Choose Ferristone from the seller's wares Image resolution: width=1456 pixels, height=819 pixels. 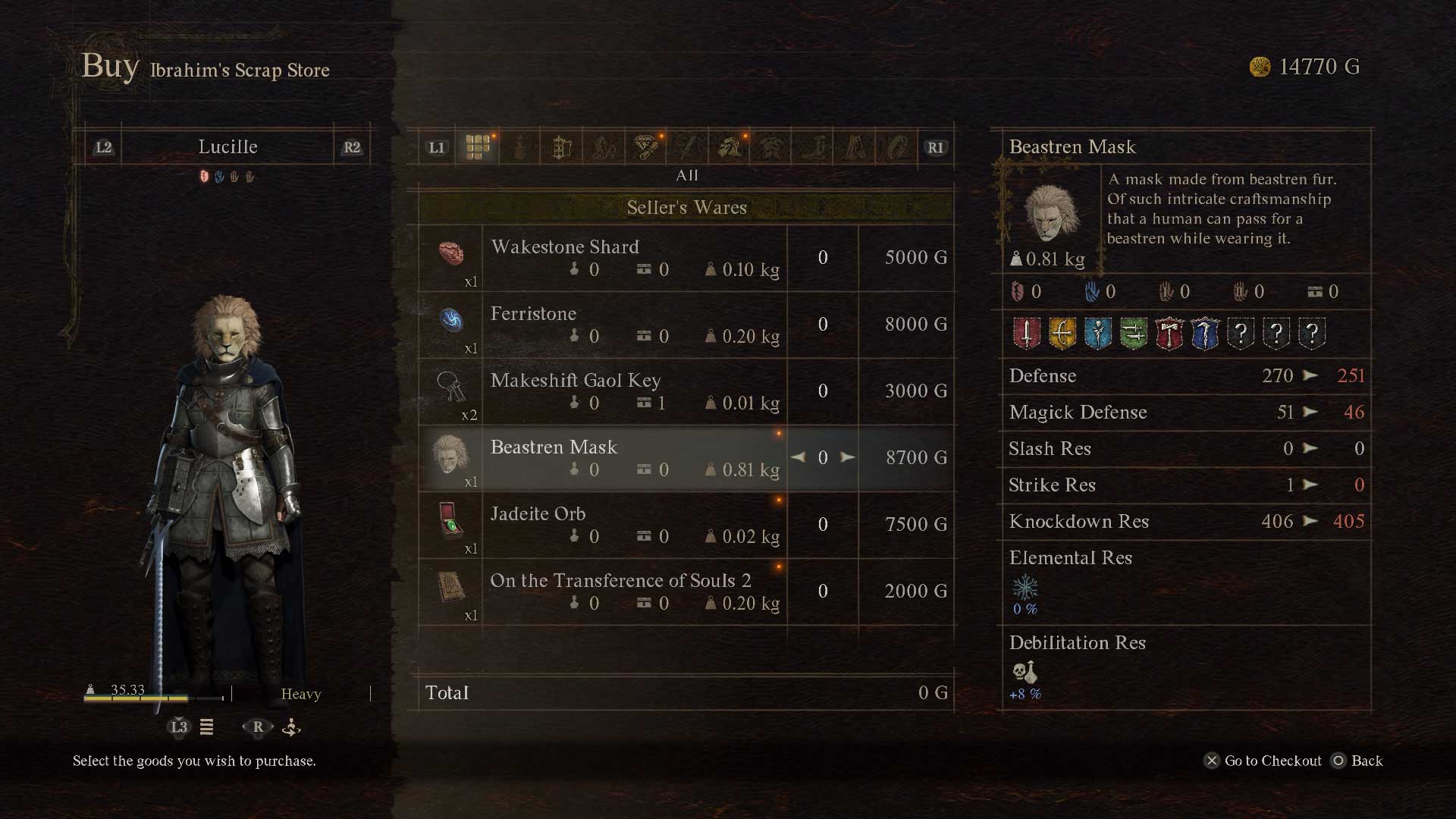point(637,325)
